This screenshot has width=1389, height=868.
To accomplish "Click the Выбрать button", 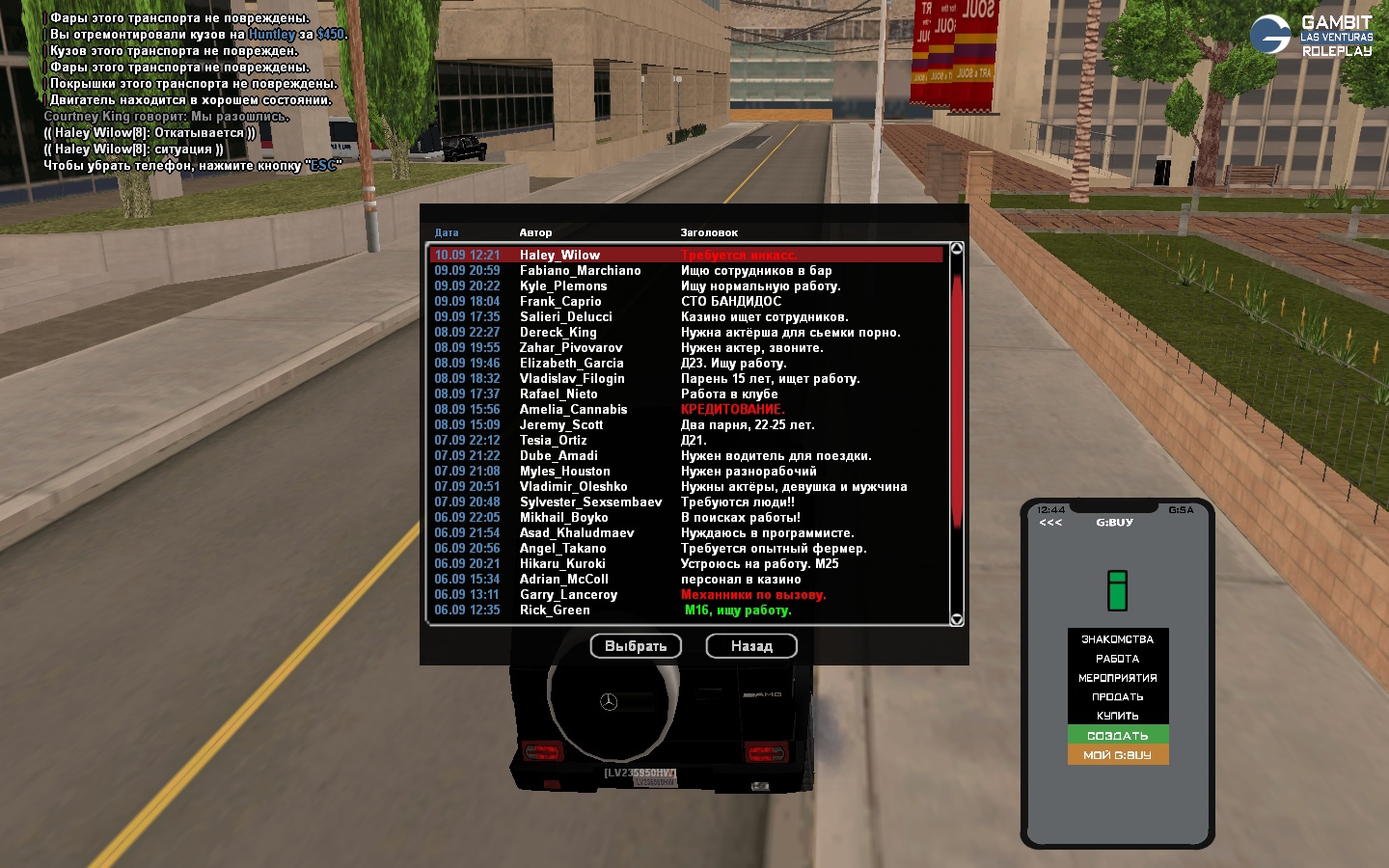I will 636,646.
